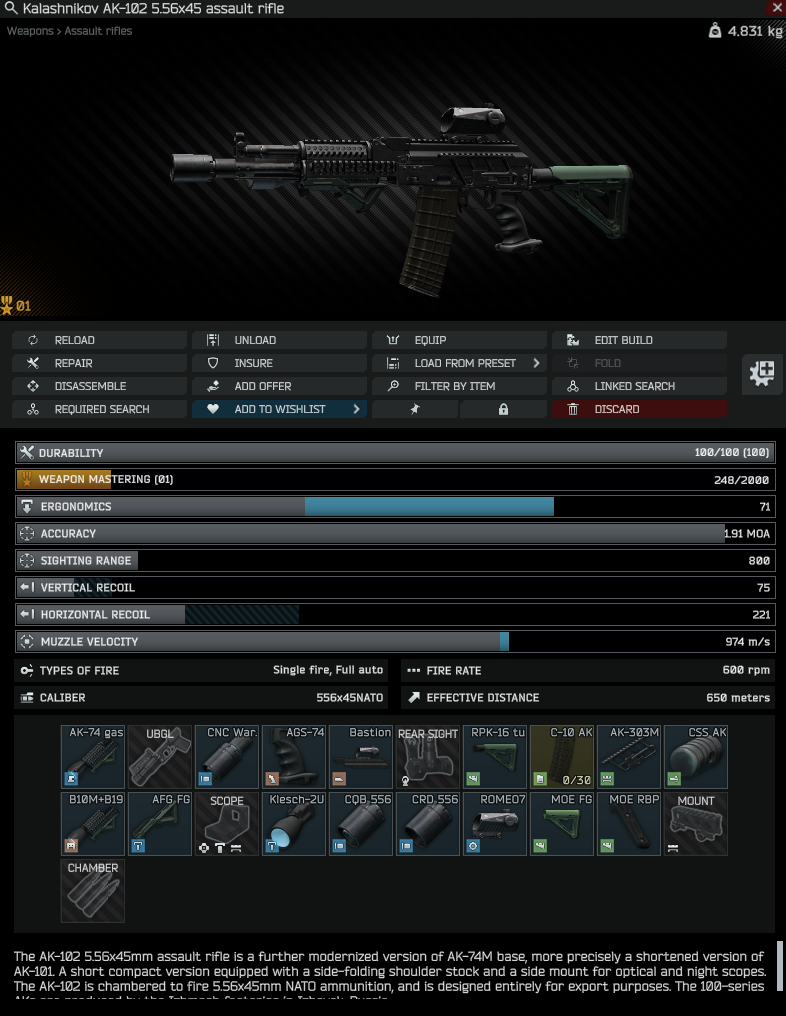Click the Weapons breadcrumb link
This screenshot has width=786, height=1016.
click(x=30, y=31)
